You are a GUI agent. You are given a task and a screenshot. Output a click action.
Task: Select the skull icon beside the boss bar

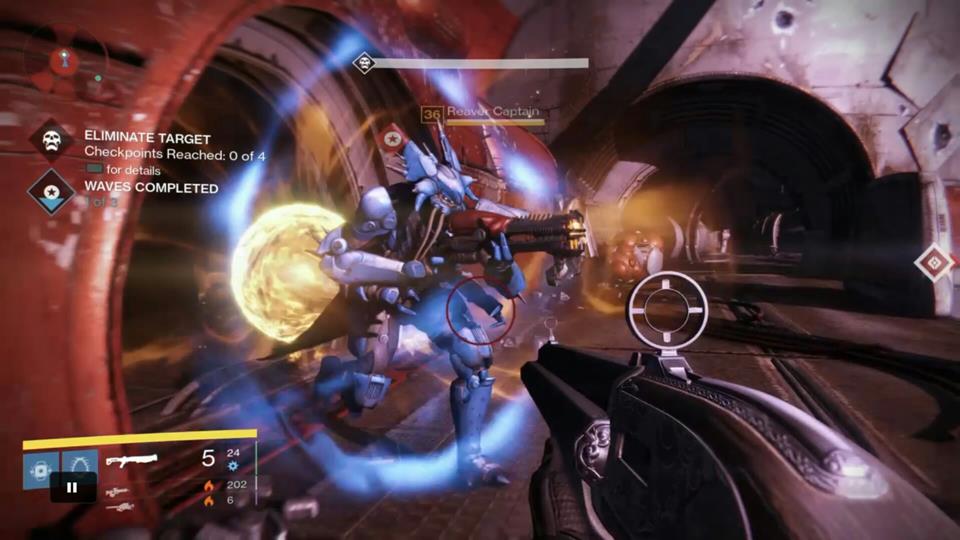coord(364,63)
